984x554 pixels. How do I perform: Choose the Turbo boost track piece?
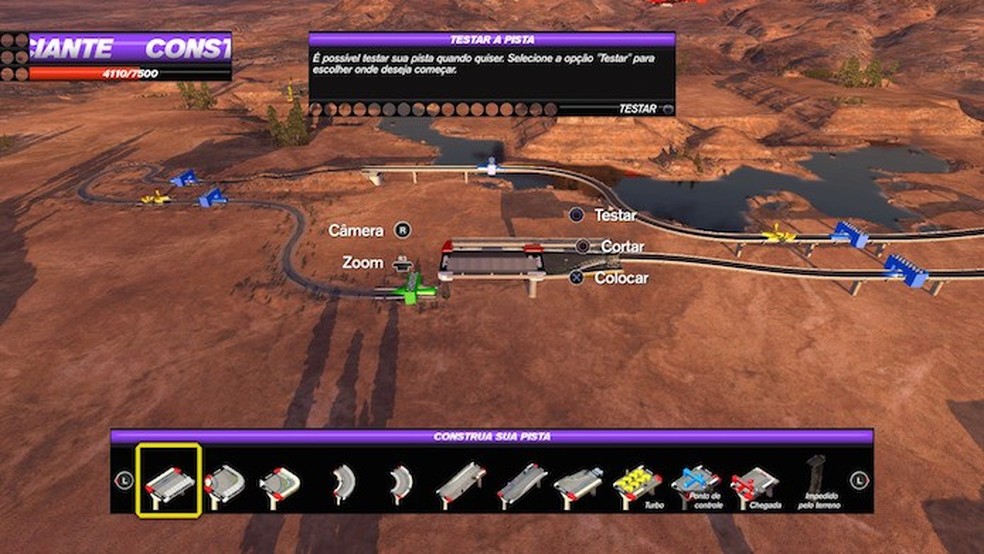[x=637, y=483]
